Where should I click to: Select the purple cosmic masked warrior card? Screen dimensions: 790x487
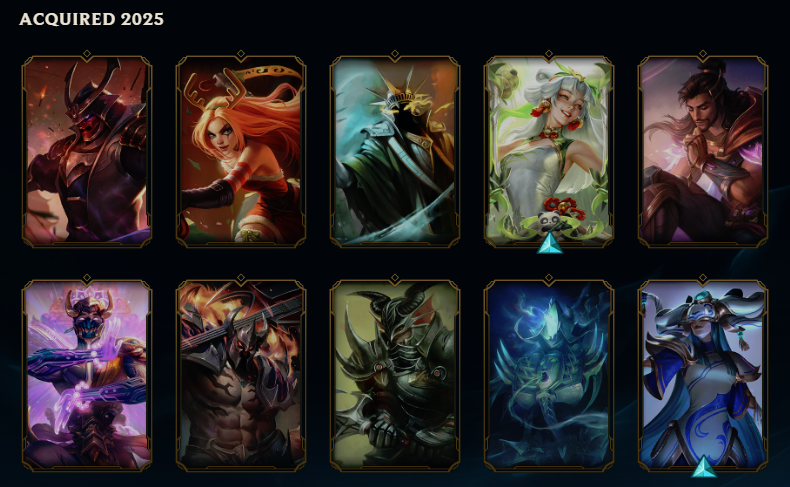click(87, 376)
